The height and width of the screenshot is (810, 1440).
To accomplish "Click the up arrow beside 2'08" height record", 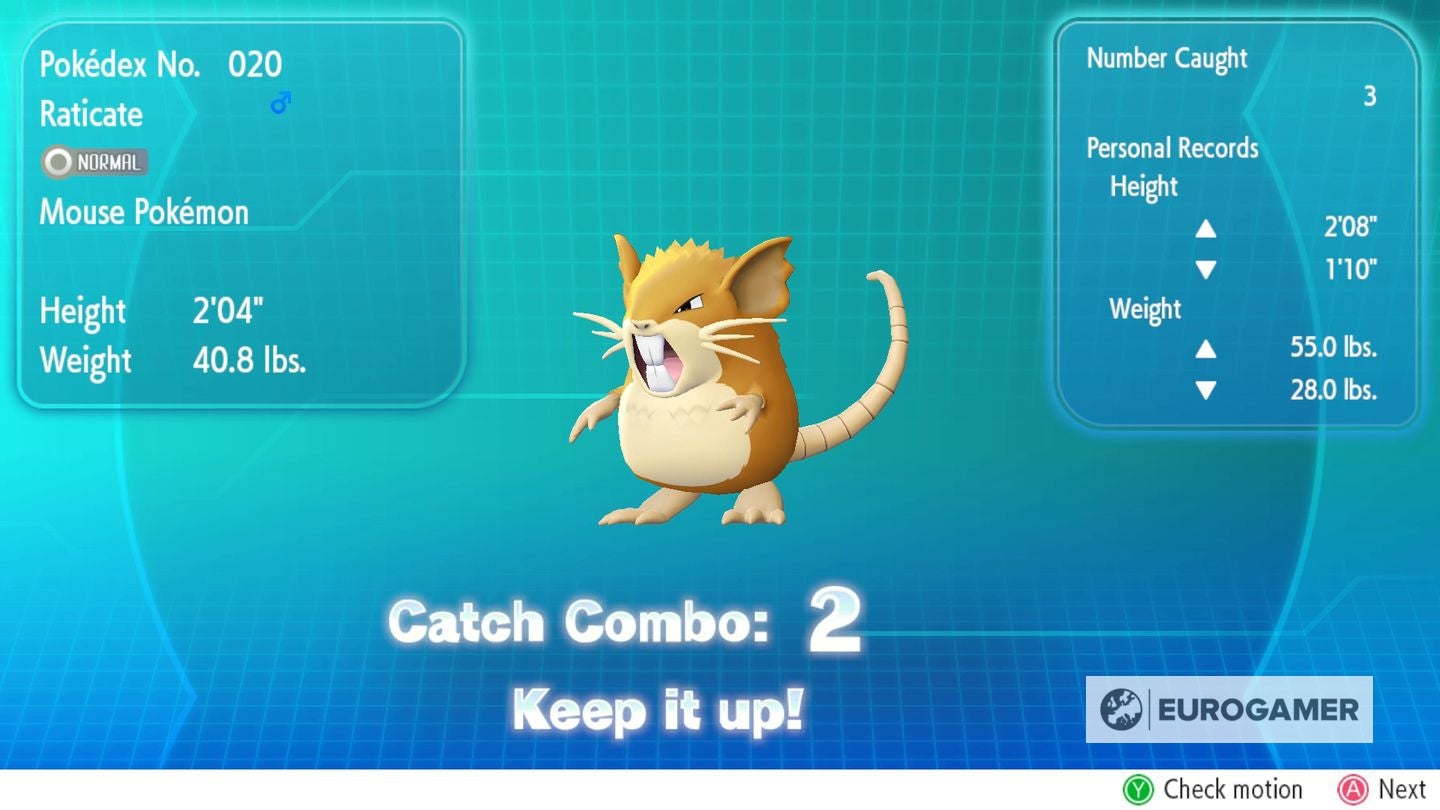I will coord(1207,229).
